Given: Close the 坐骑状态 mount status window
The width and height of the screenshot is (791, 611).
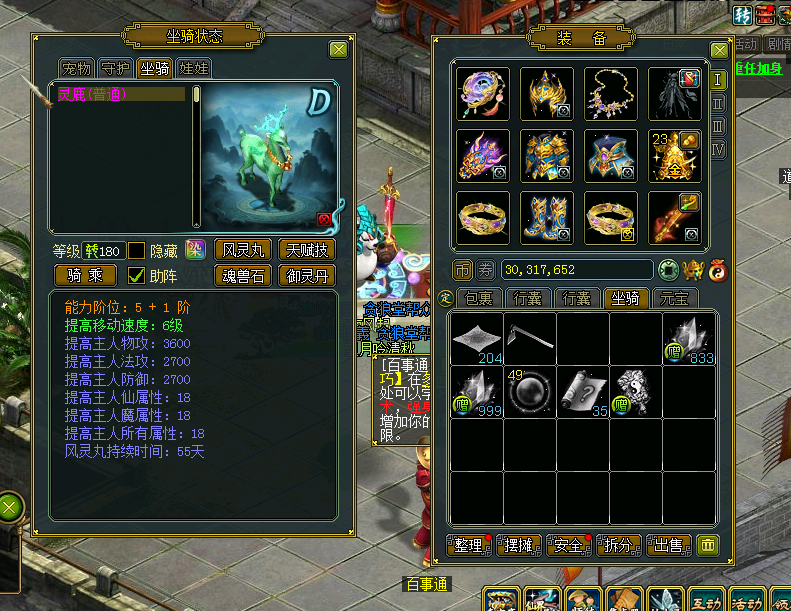Looking at the screenshot, I should [339, 49].
